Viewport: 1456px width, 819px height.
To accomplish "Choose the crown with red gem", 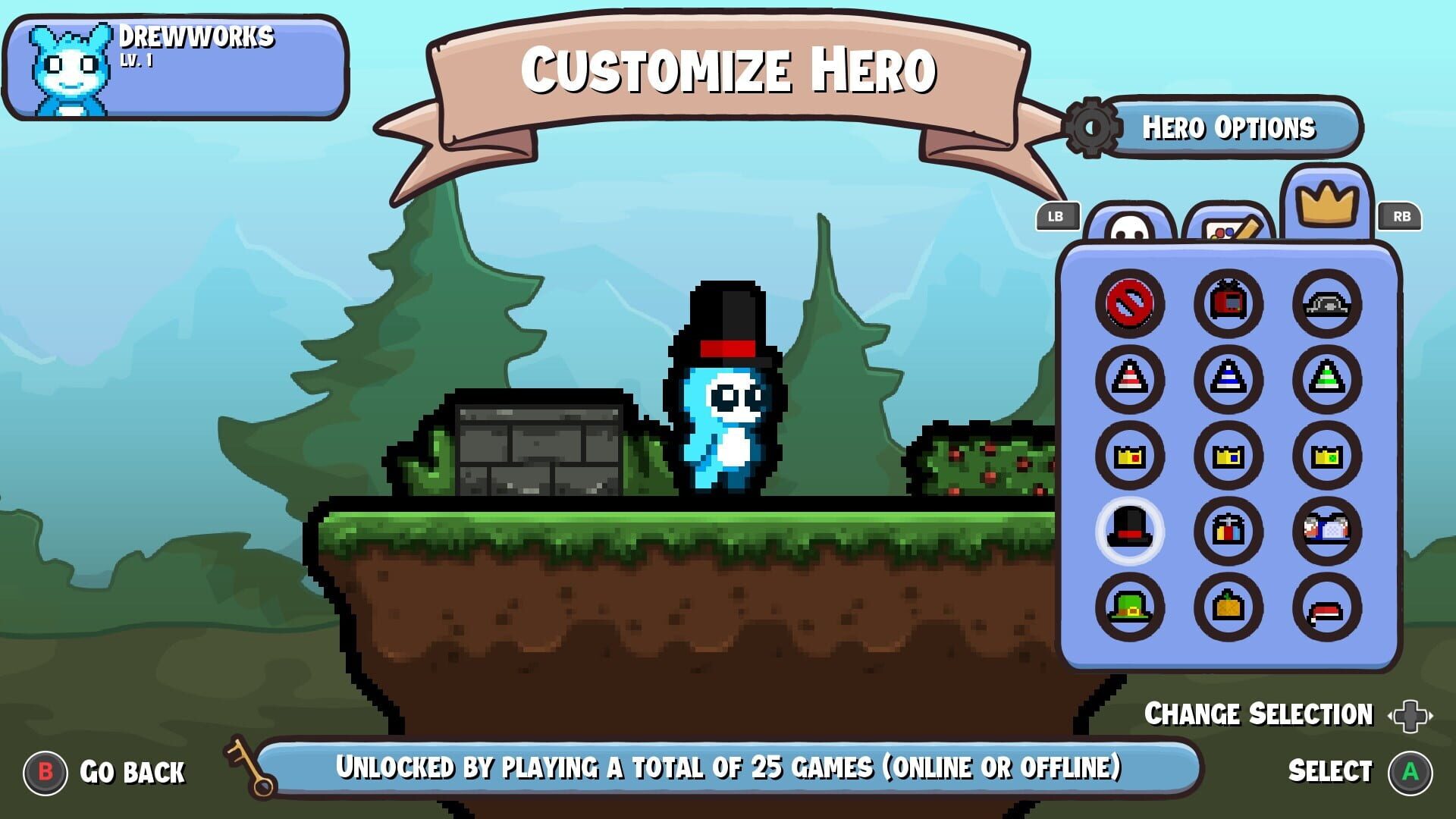I will coord(1129,455).
